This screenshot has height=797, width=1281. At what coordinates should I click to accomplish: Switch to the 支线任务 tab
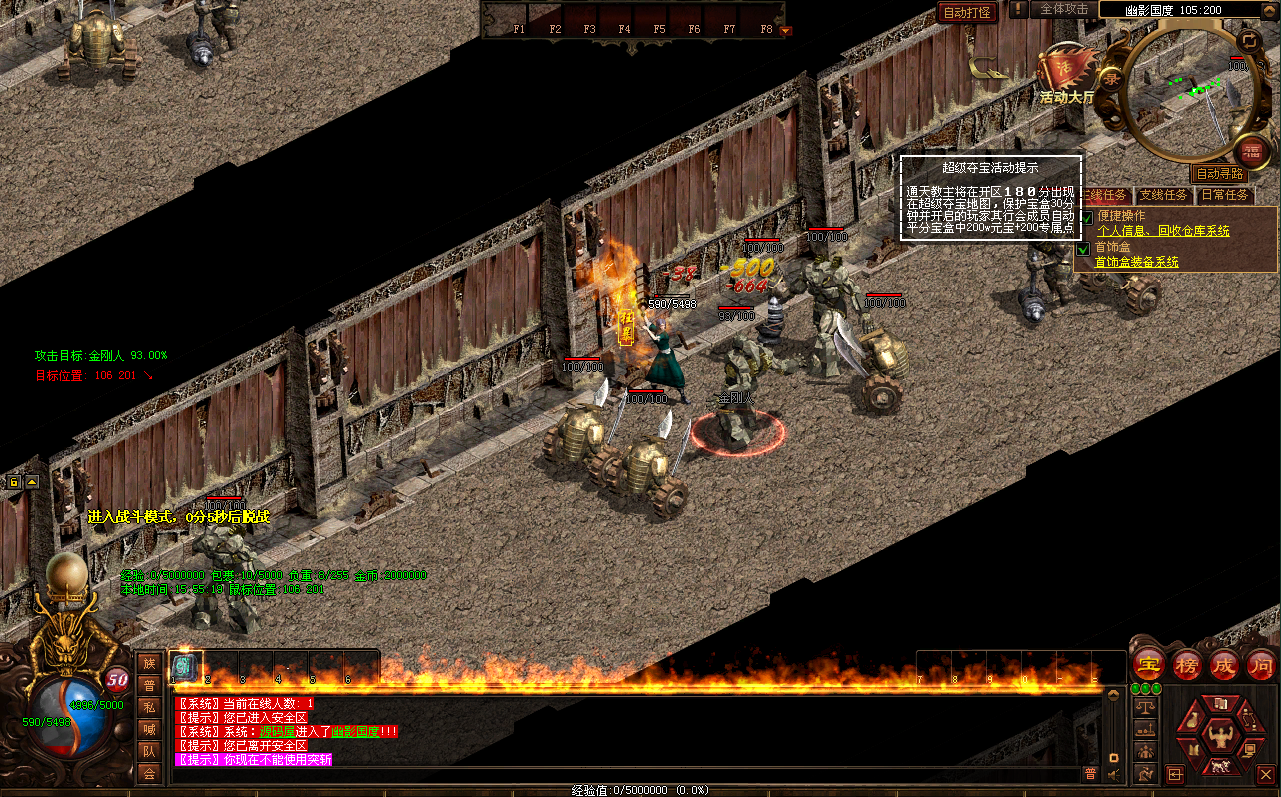click(x=1164, y=195)
